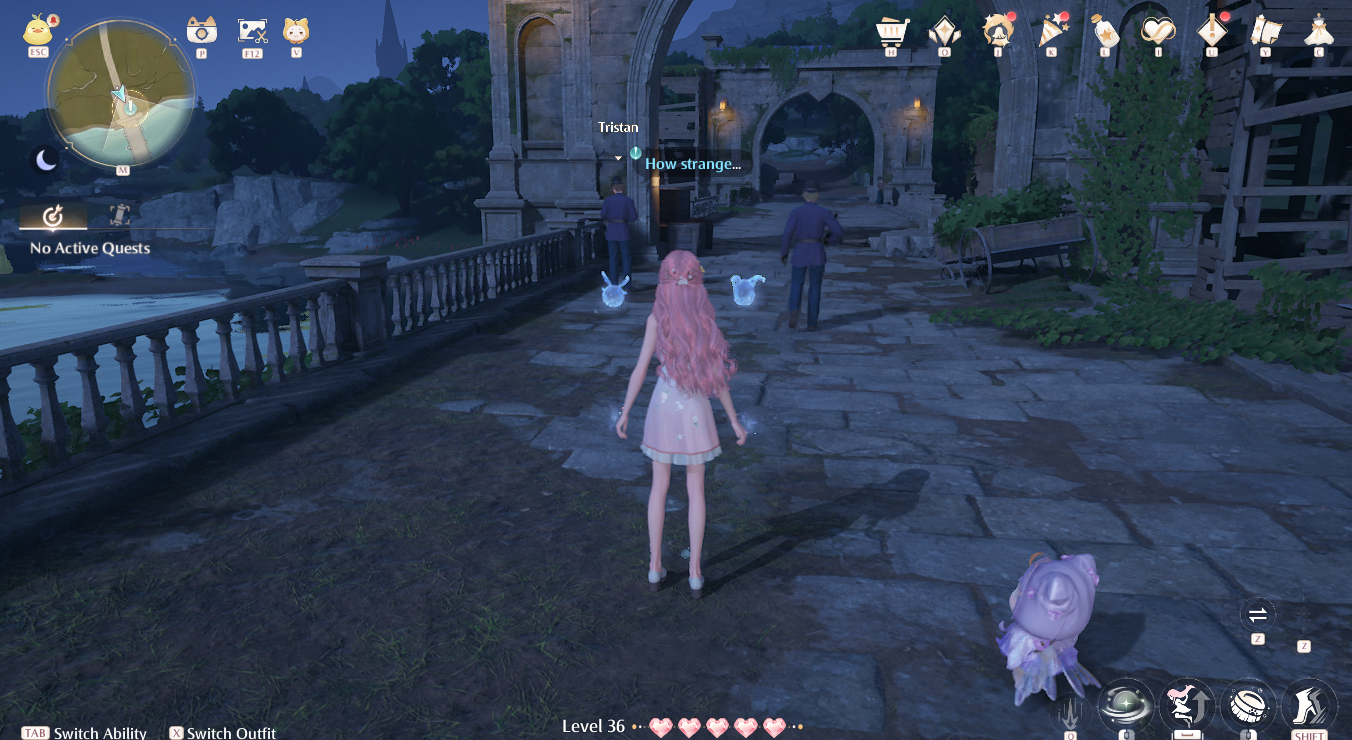Open the cat-shaped camera photo mode
Screen dimensions: 1352x740
coord(202,31)
